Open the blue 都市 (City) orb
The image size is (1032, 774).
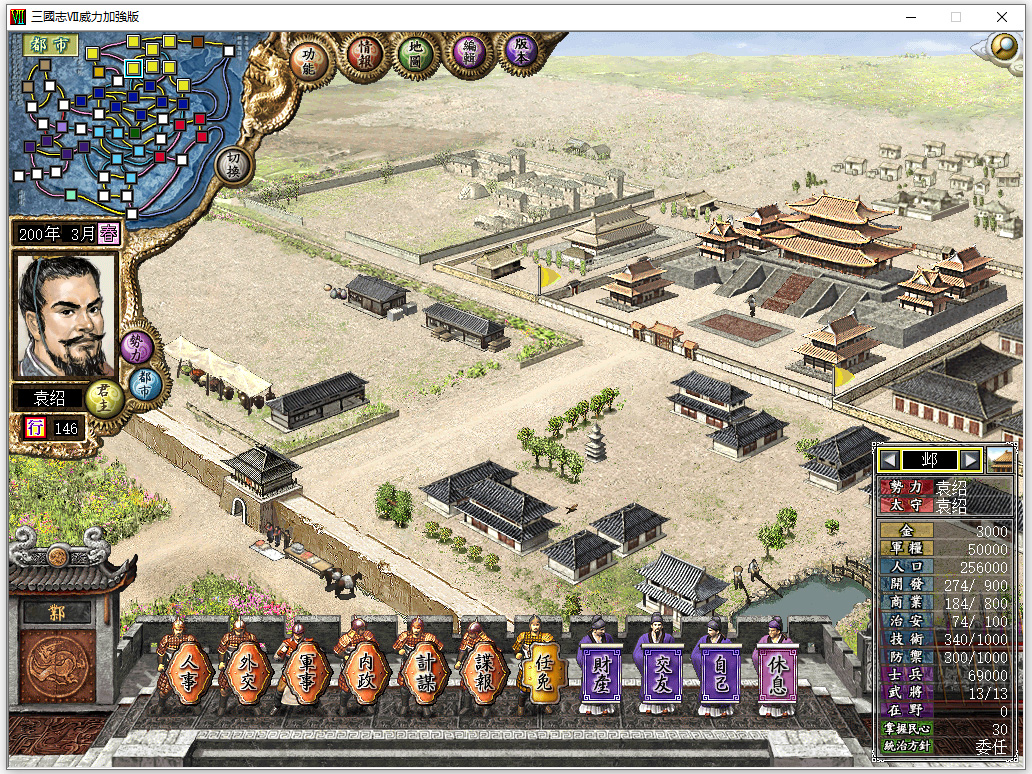[146, 381]
